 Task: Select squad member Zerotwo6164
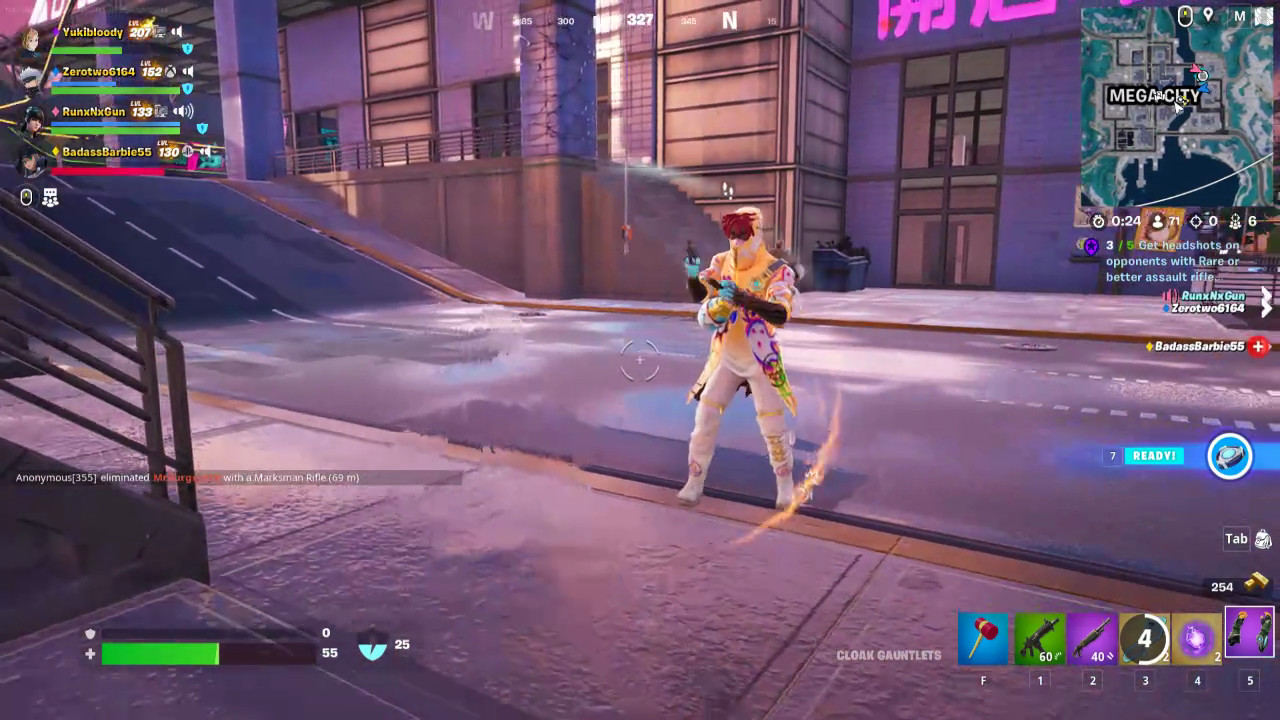pos(98,72)
